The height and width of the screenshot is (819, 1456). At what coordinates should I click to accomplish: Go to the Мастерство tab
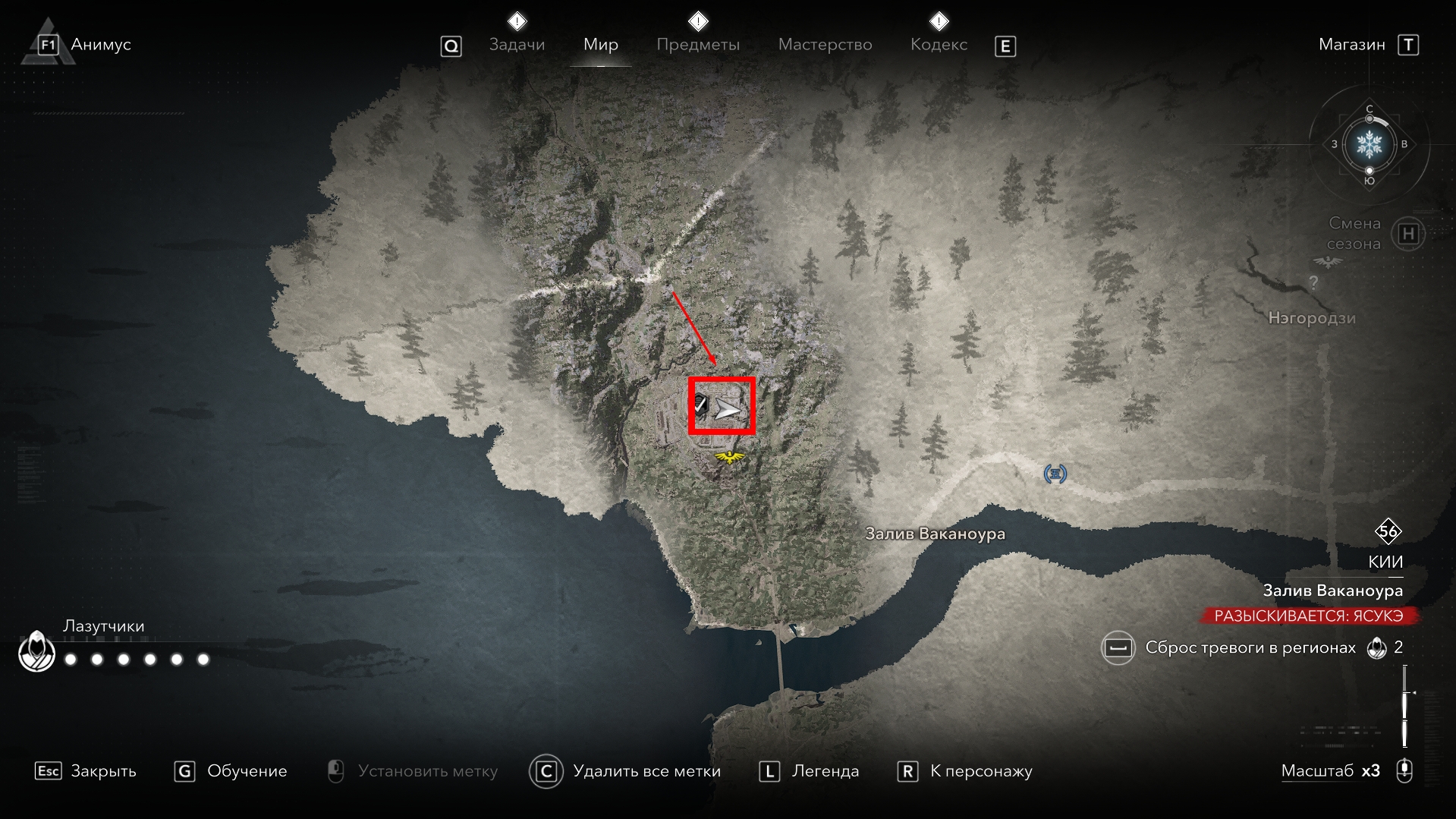tap(825, 45)
